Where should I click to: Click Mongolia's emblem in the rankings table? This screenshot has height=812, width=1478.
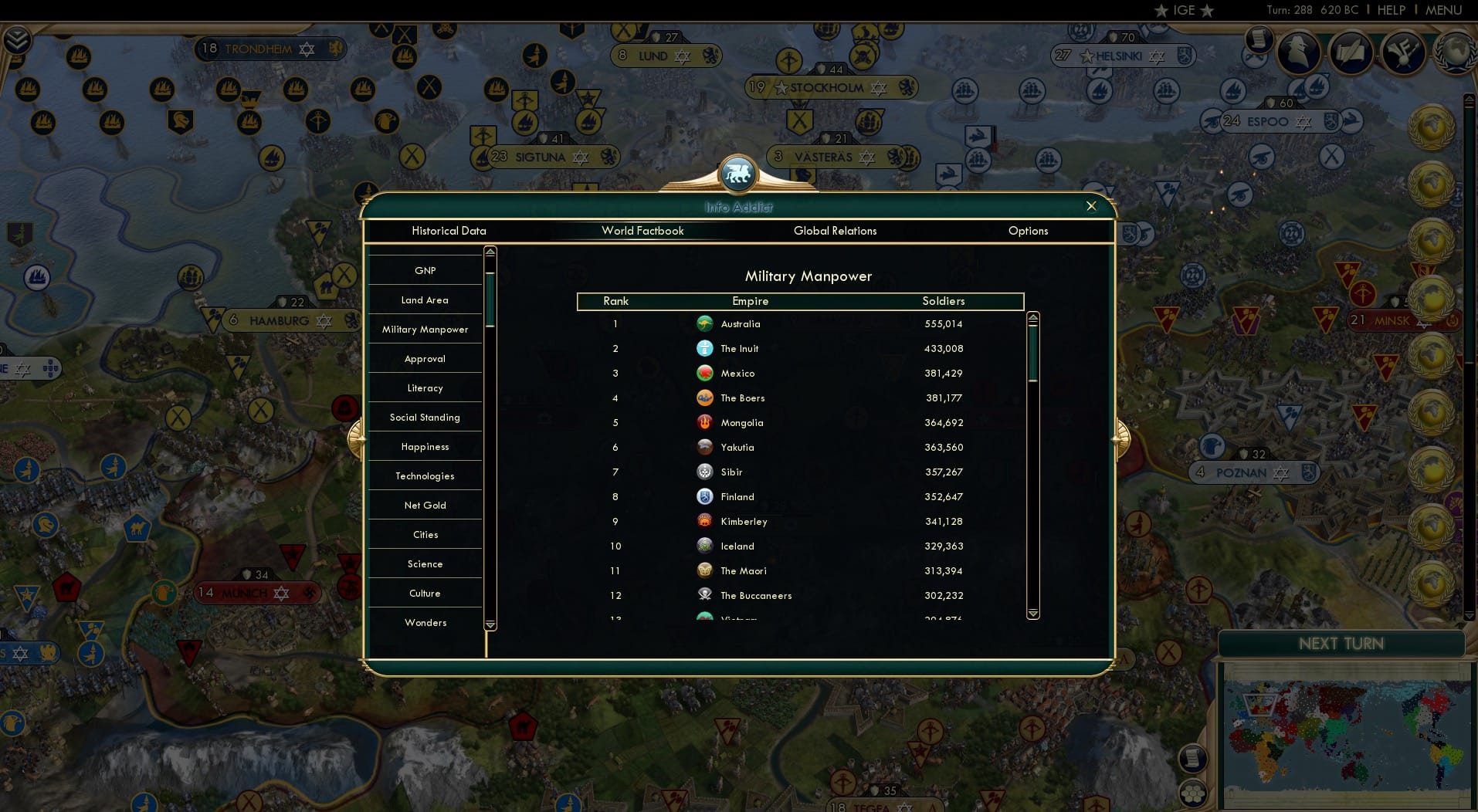coord(704,423)
